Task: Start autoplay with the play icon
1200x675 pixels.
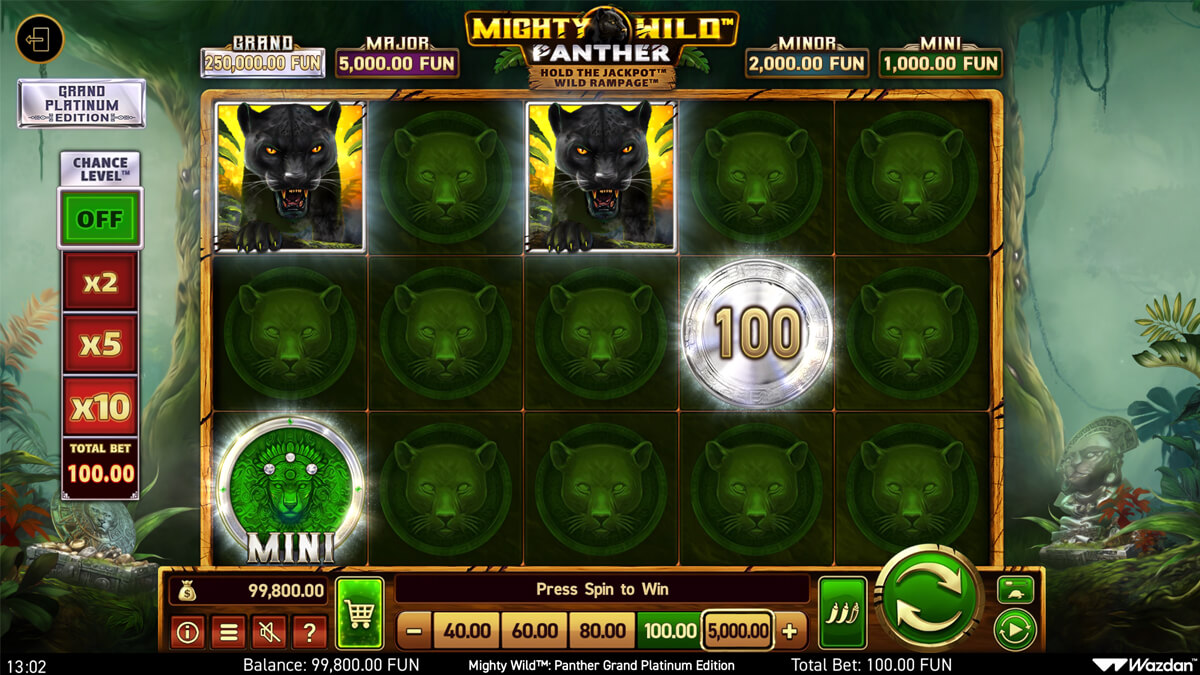Action: [1015, 630]
